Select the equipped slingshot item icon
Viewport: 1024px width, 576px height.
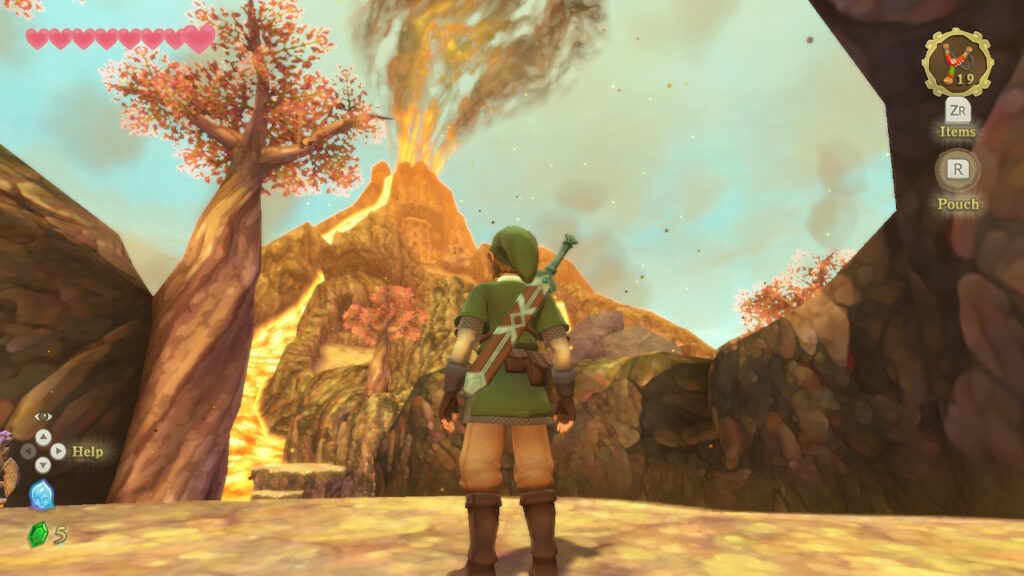[957, 62]
